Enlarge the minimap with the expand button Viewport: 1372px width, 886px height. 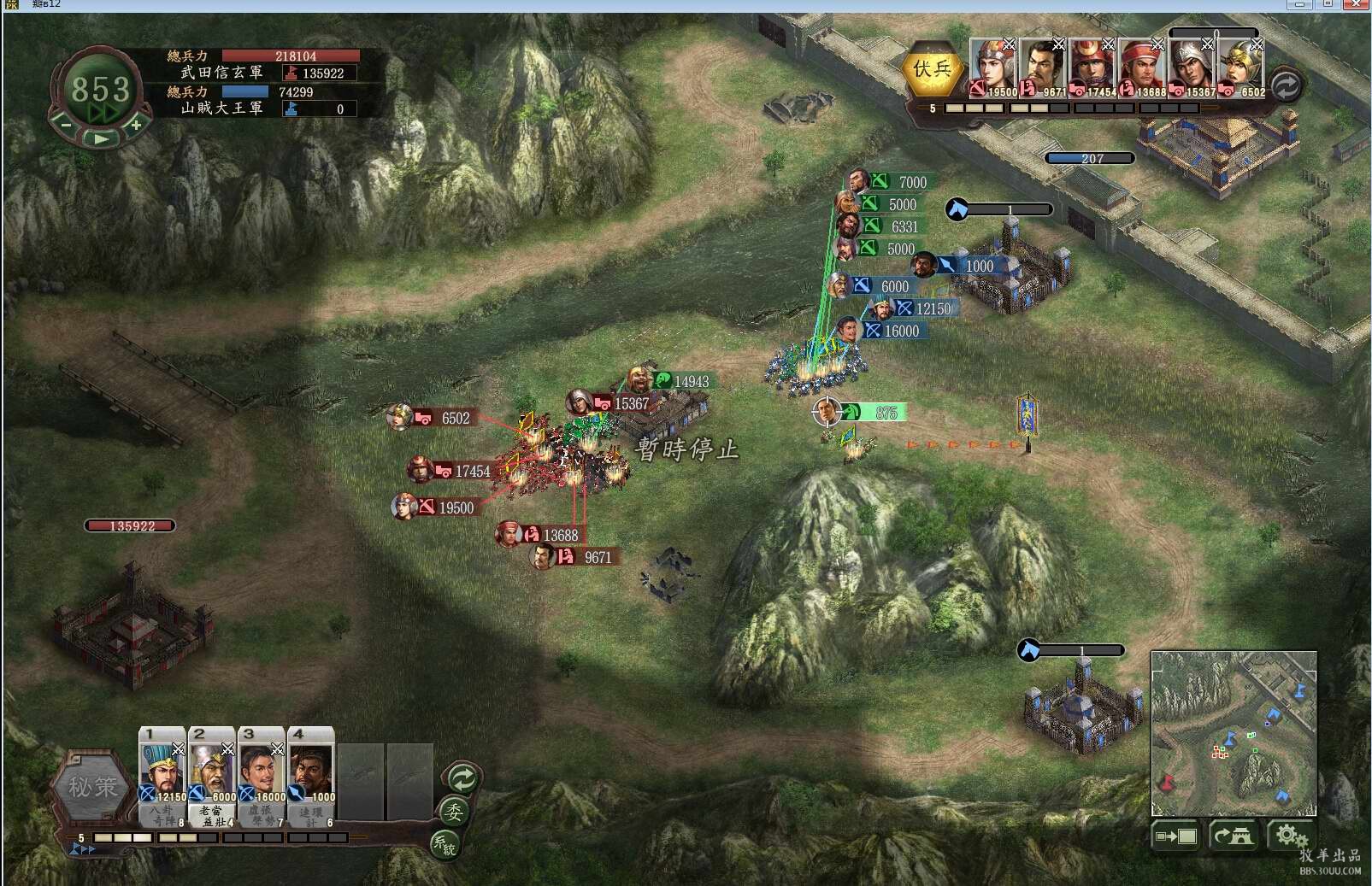point(1176,836)
